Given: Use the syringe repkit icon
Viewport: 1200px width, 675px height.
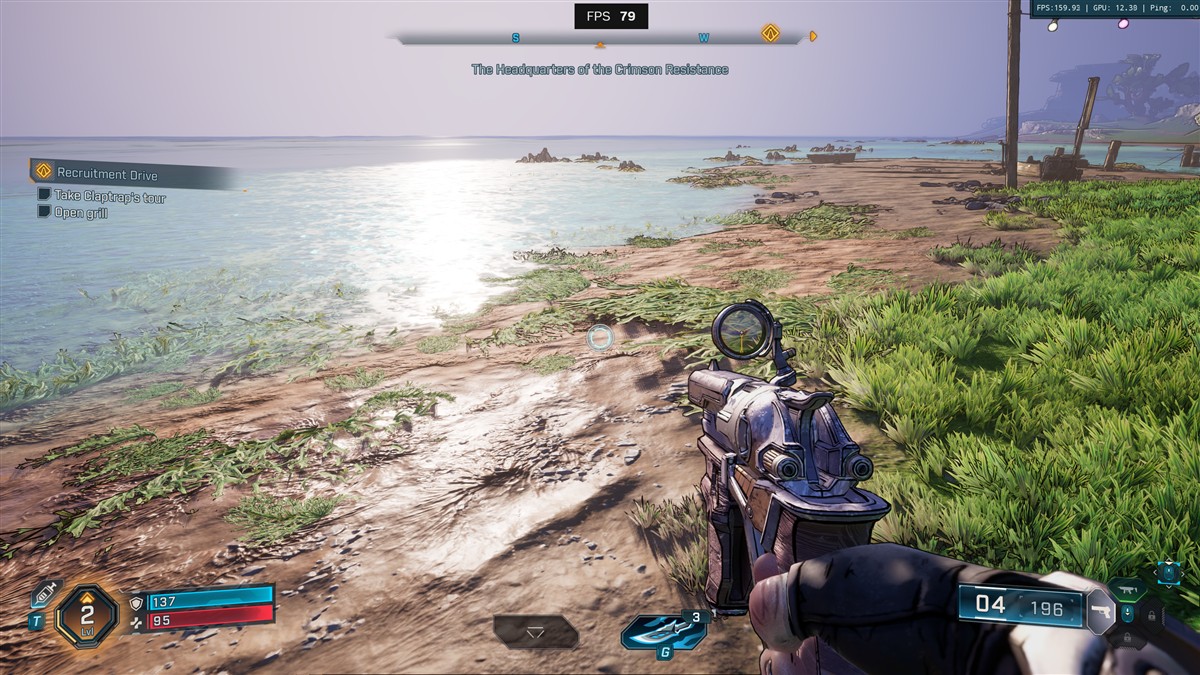Looking at the screenshot, I should [44, 594].
